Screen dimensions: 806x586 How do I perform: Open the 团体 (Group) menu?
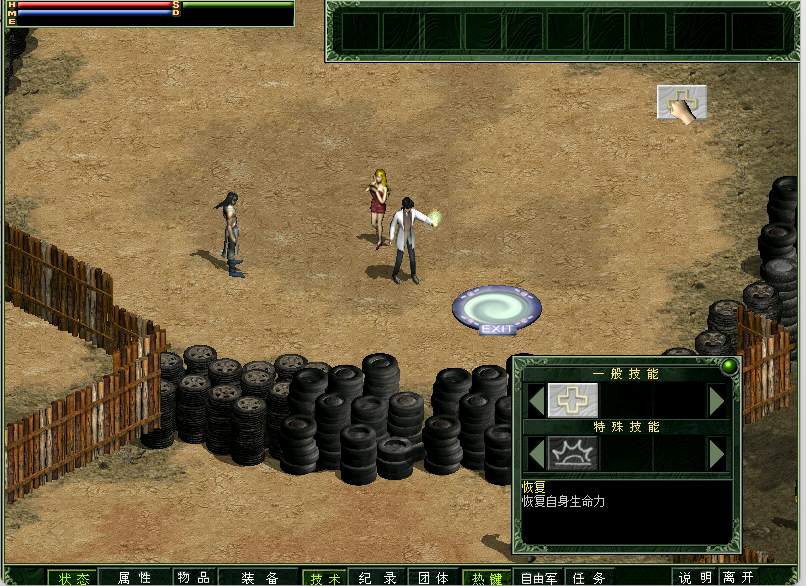pyautogui.click(x=432, y=577)
